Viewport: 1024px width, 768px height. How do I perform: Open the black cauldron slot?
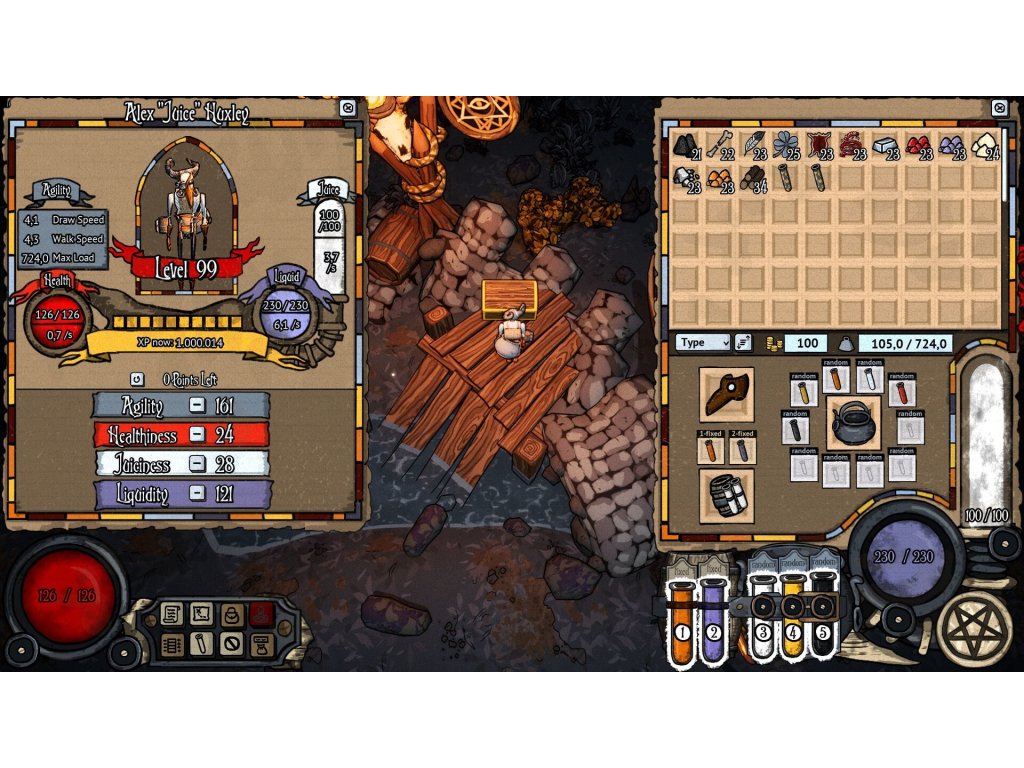[853, 422]
